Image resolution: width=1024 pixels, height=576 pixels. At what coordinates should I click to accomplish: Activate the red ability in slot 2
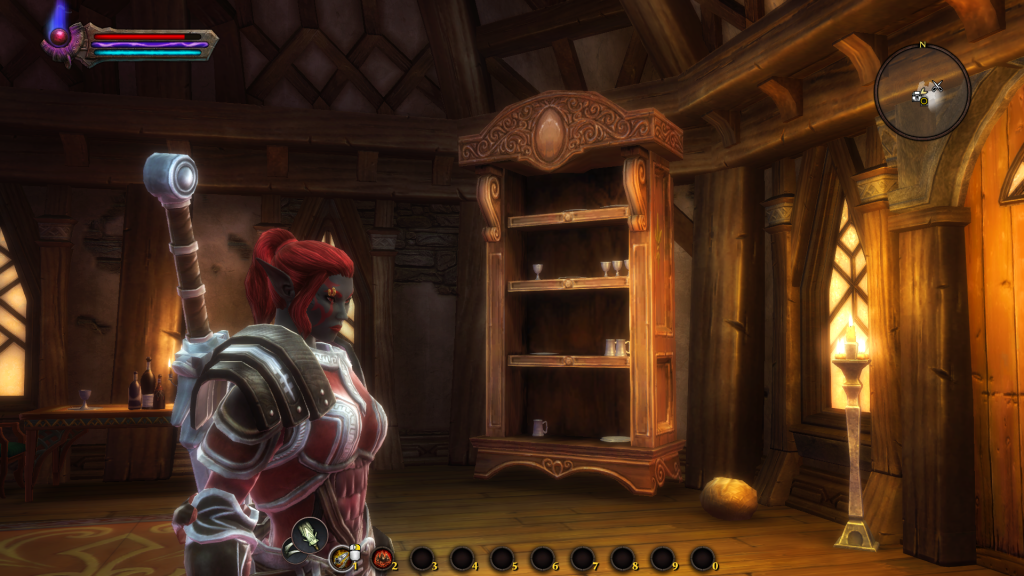(x=382, y=558)
